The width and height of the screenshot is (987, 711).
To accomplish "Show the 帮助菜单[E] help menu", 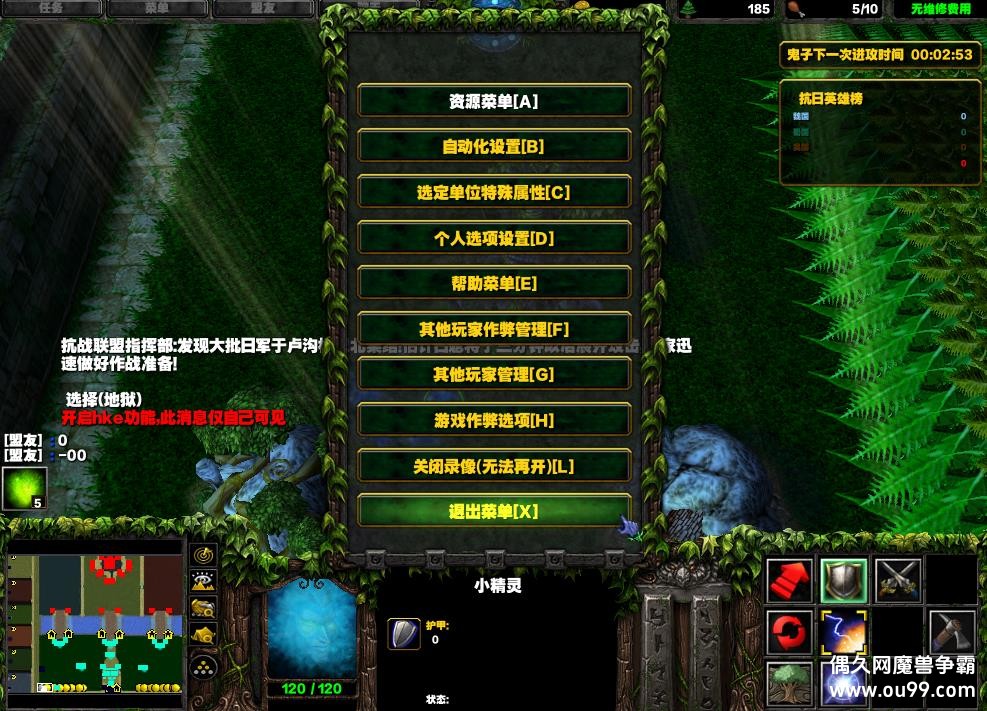I will coord(494,283).
